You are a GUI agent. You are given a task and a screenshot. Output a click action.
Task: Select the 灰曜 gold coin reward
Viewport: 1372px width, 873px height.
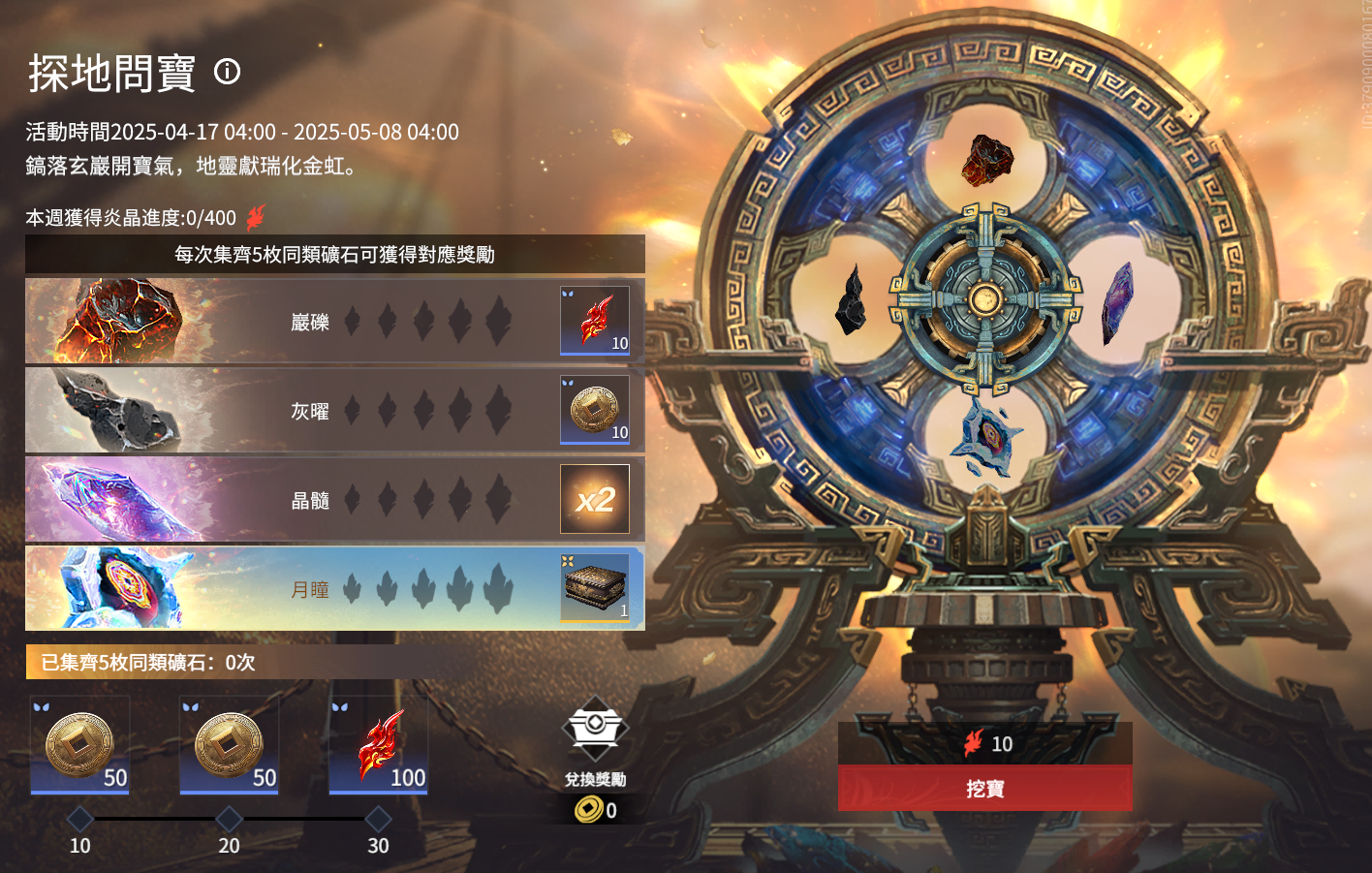click(x=595, y=410)
